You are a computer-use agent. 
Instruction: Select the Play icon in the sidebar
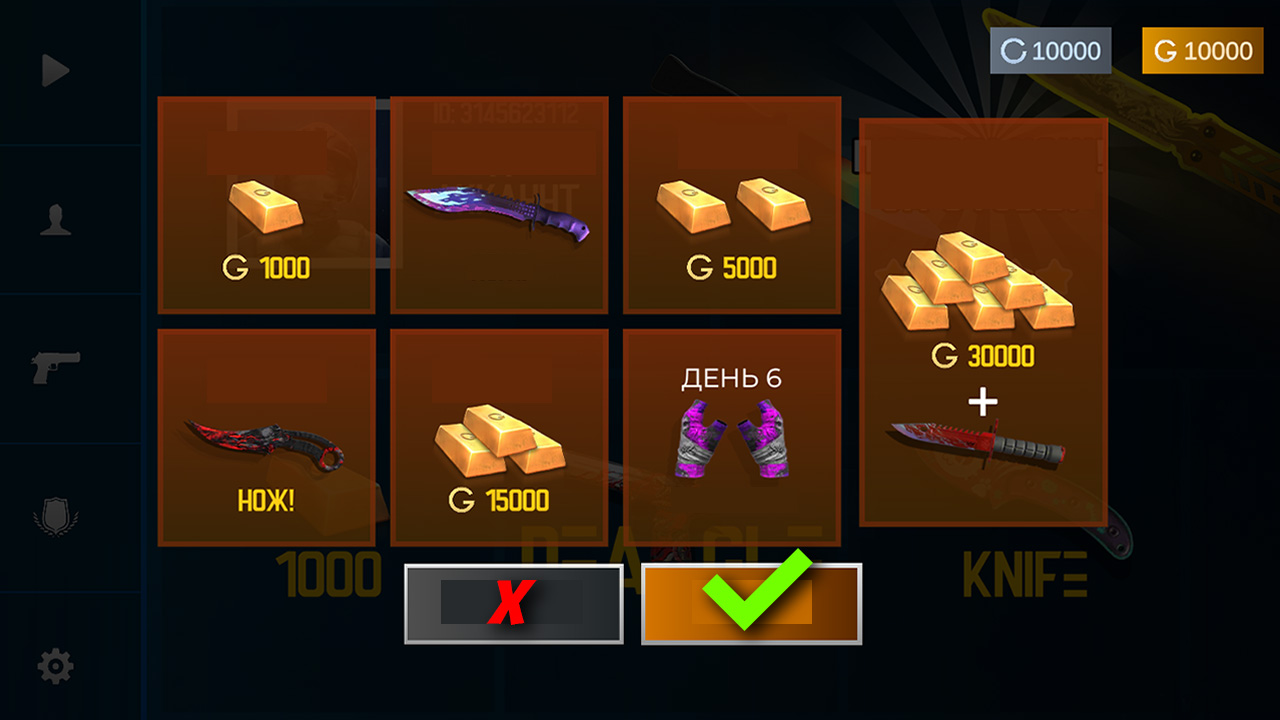pyautogui.click(x=55, y=70)
